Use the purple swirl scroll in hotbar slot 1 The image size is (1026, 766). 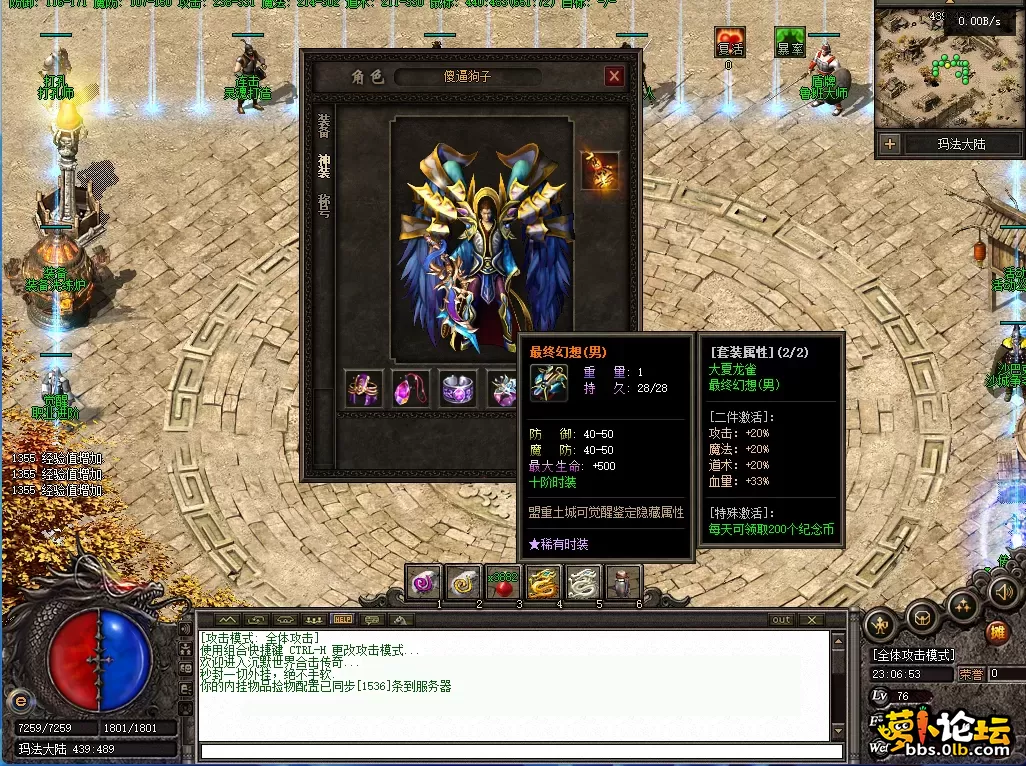pos(423,582)
